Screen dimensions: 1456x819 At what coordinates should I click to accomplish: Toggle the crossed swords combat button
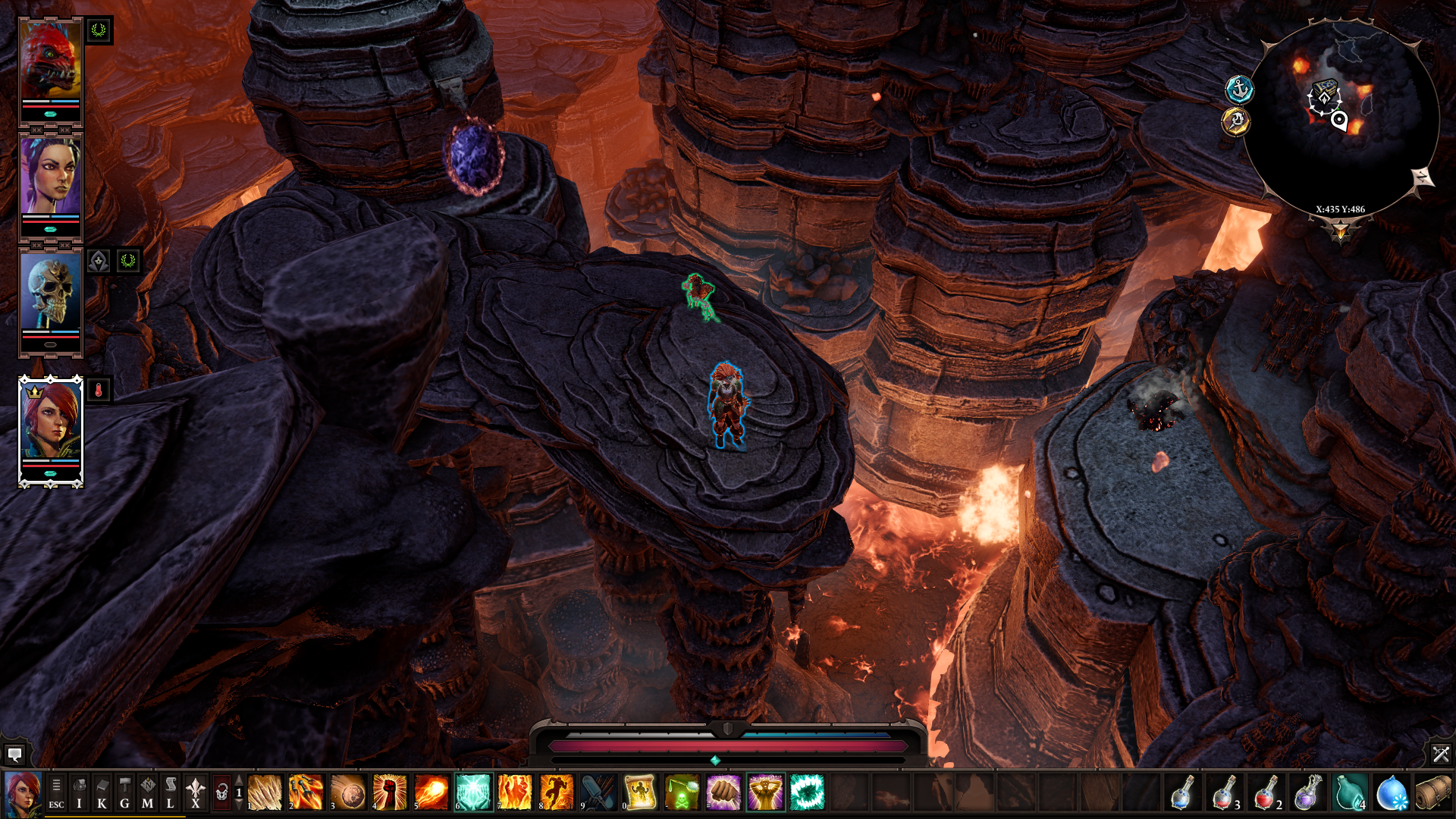click(x=1441, y=754)
